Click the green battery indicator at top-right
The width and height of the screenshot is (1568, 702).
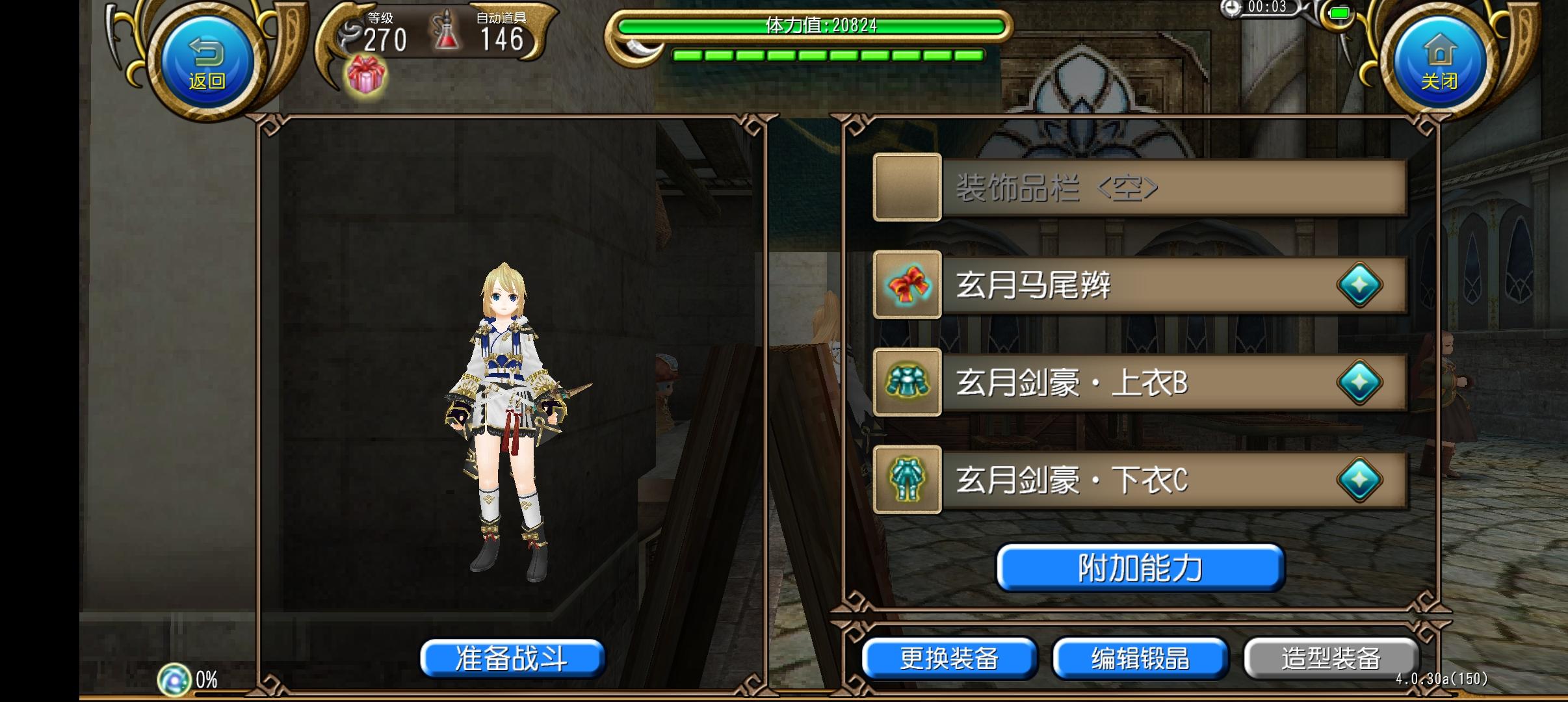click(1340, 12)
